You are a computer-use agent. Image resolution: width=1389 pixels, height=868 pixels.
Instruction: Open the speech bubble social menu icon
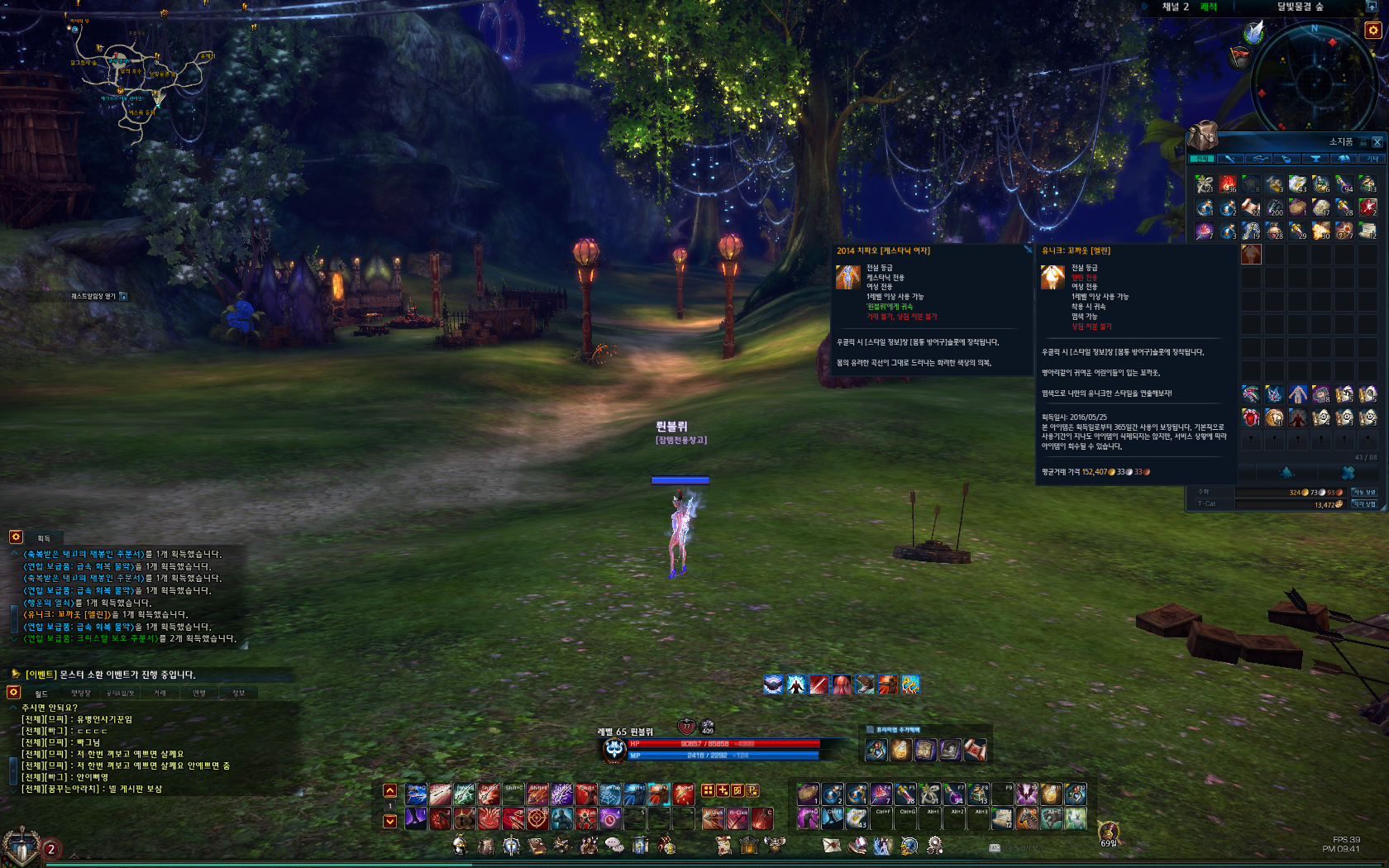point(614,845)
